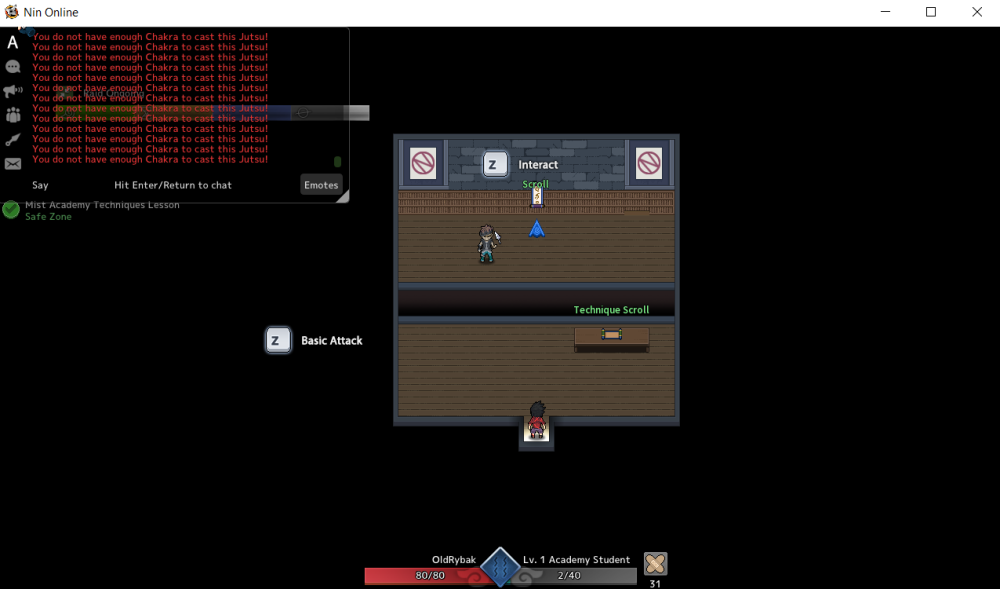1000x589 pixels.
Task: Click the green chat scrollbar handle
Action: (x=338, y=162)
